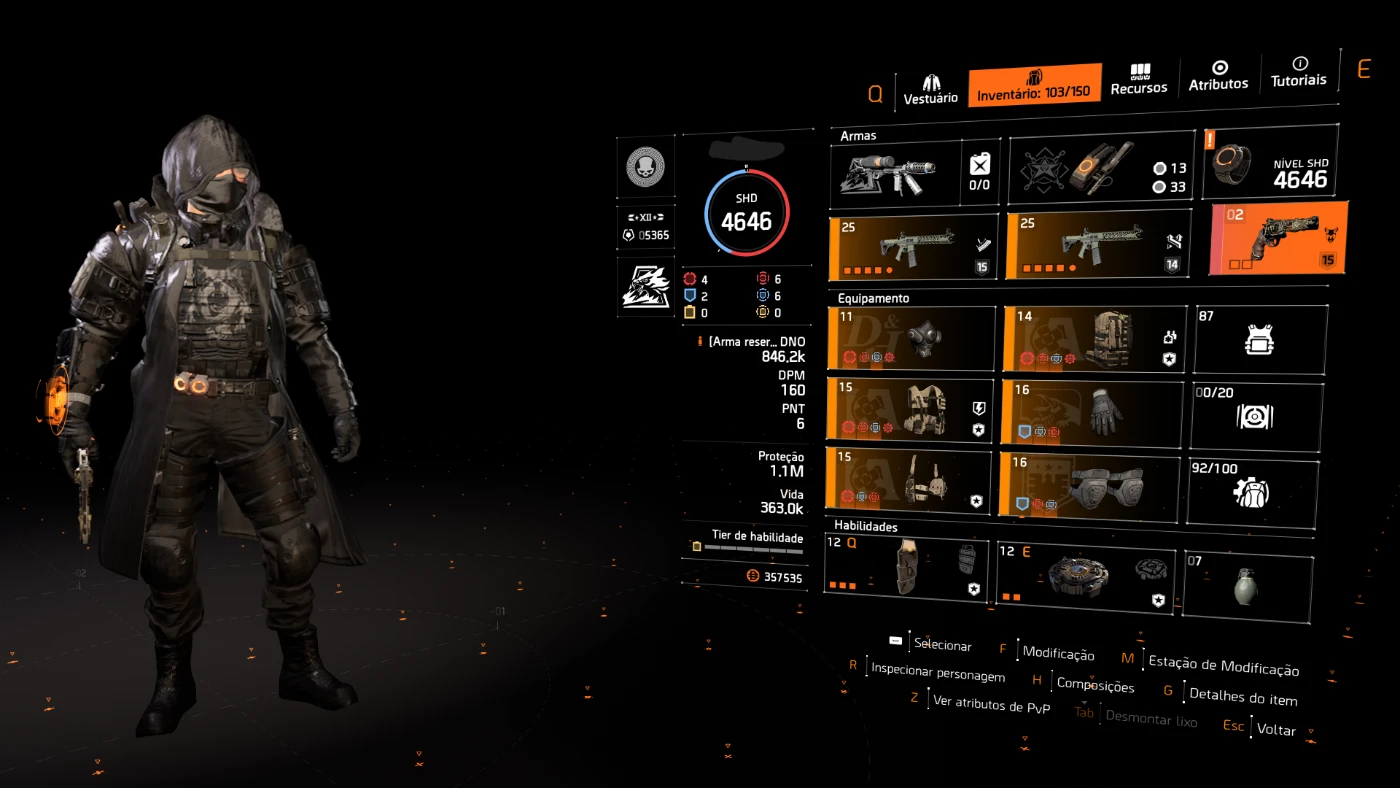Select the Nível SHD watch slot
The image size is (1400, 788).
coord(1272,161)
